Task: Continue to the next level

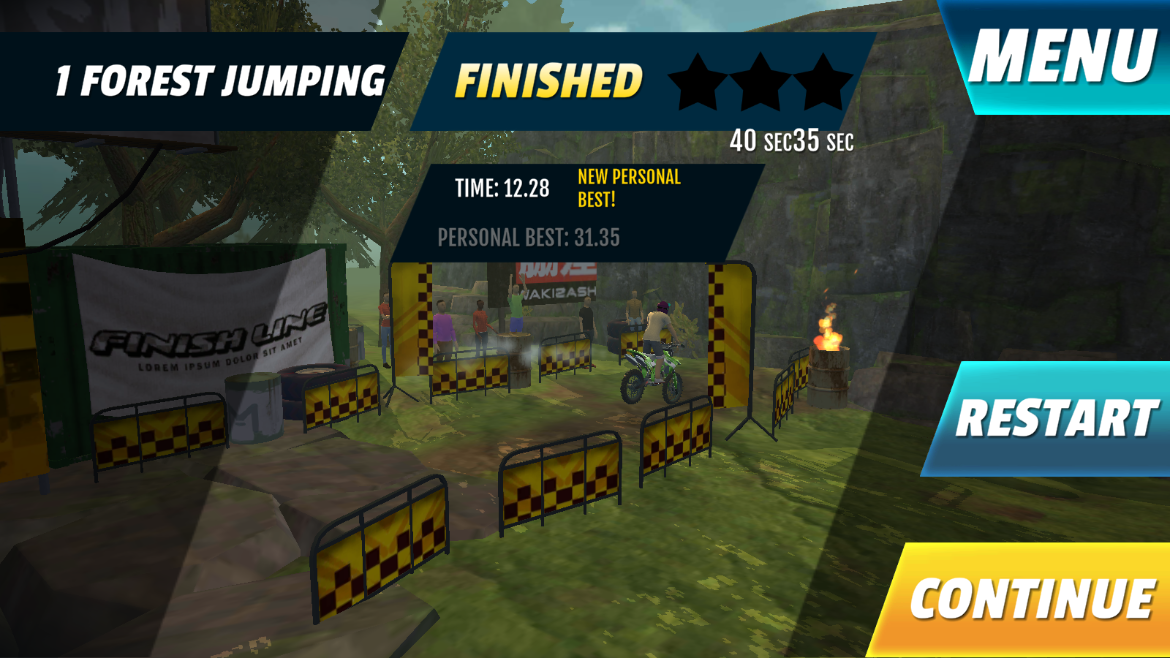Action: (1030, 599)
